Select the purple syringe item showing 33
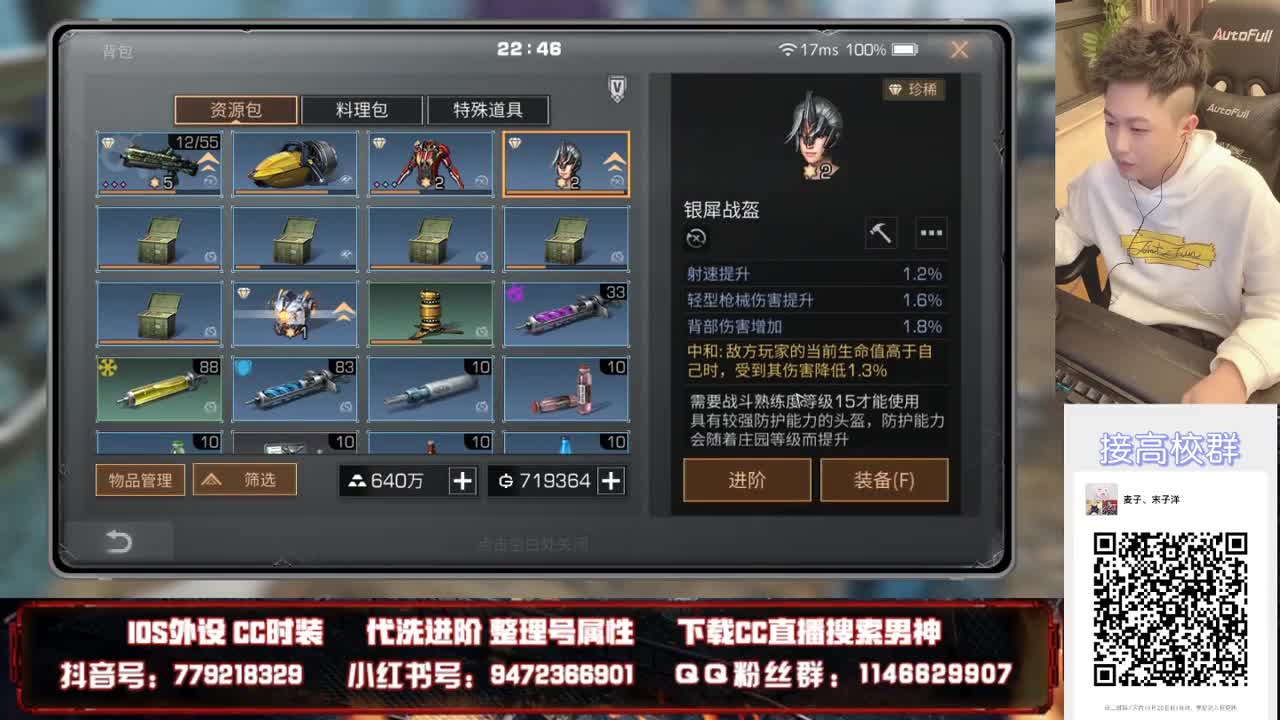The height and width of the screenshot is (720, 1280). click(565, 313)
